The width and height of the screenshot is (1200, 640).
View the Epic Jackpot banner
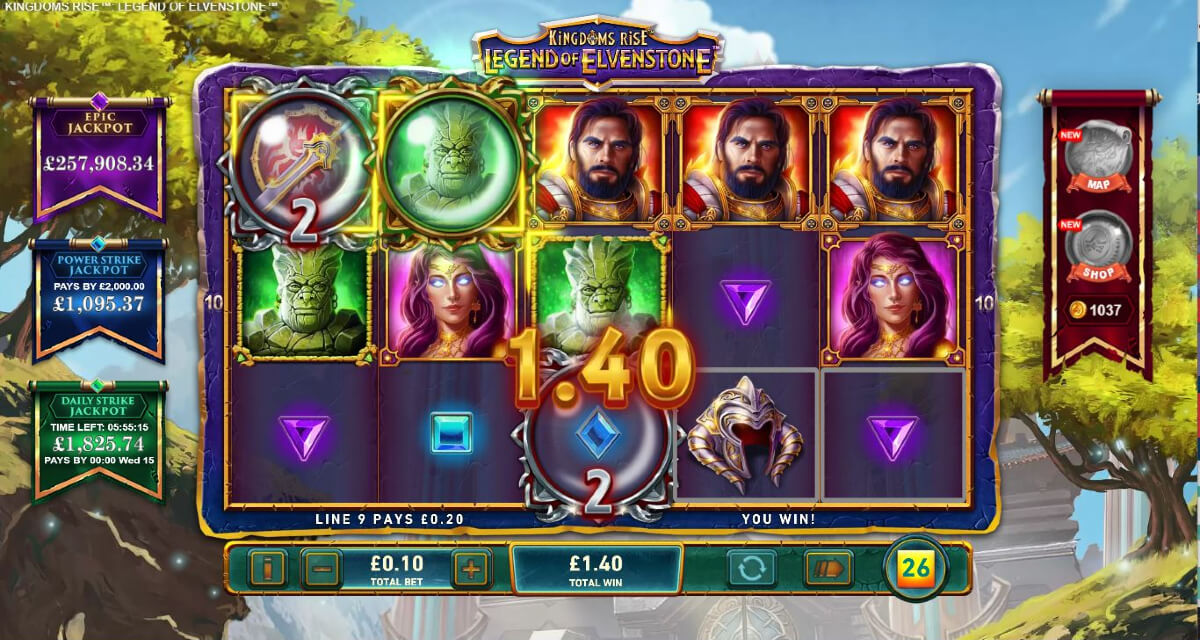tap(97, 153)
